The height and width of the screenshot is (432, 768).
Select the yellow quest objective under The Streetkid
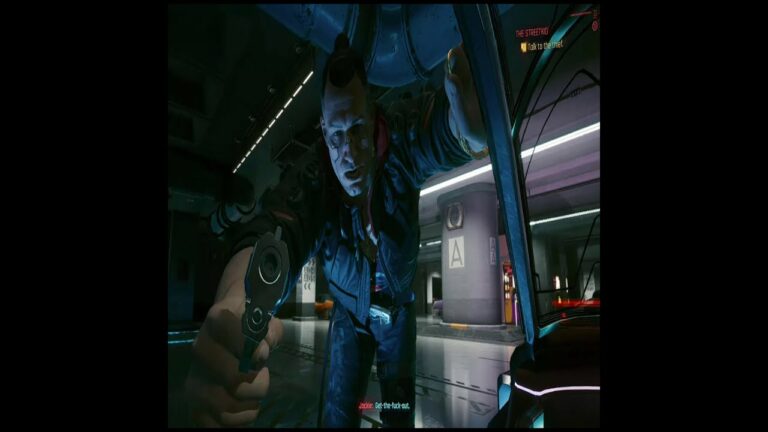[x=541, y=45]
